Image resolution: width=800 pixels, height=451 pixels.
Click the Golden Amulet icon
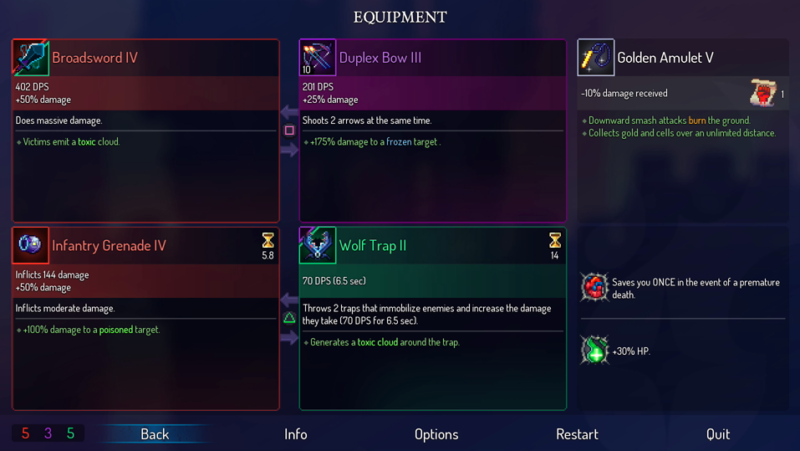(x=596, y=58)
